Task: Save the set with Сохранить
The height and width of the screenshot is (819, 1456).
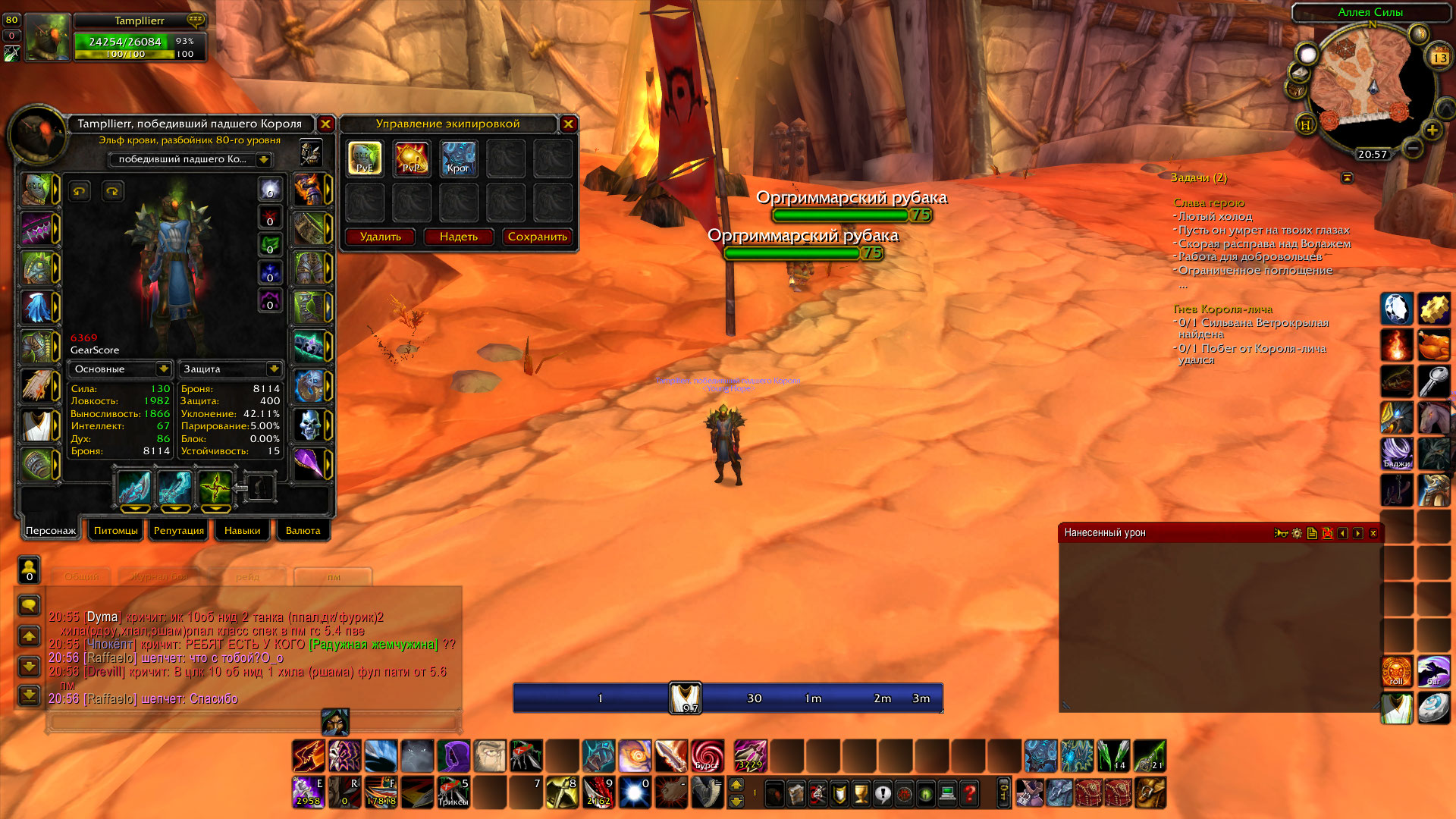Action: coord(538,237)
